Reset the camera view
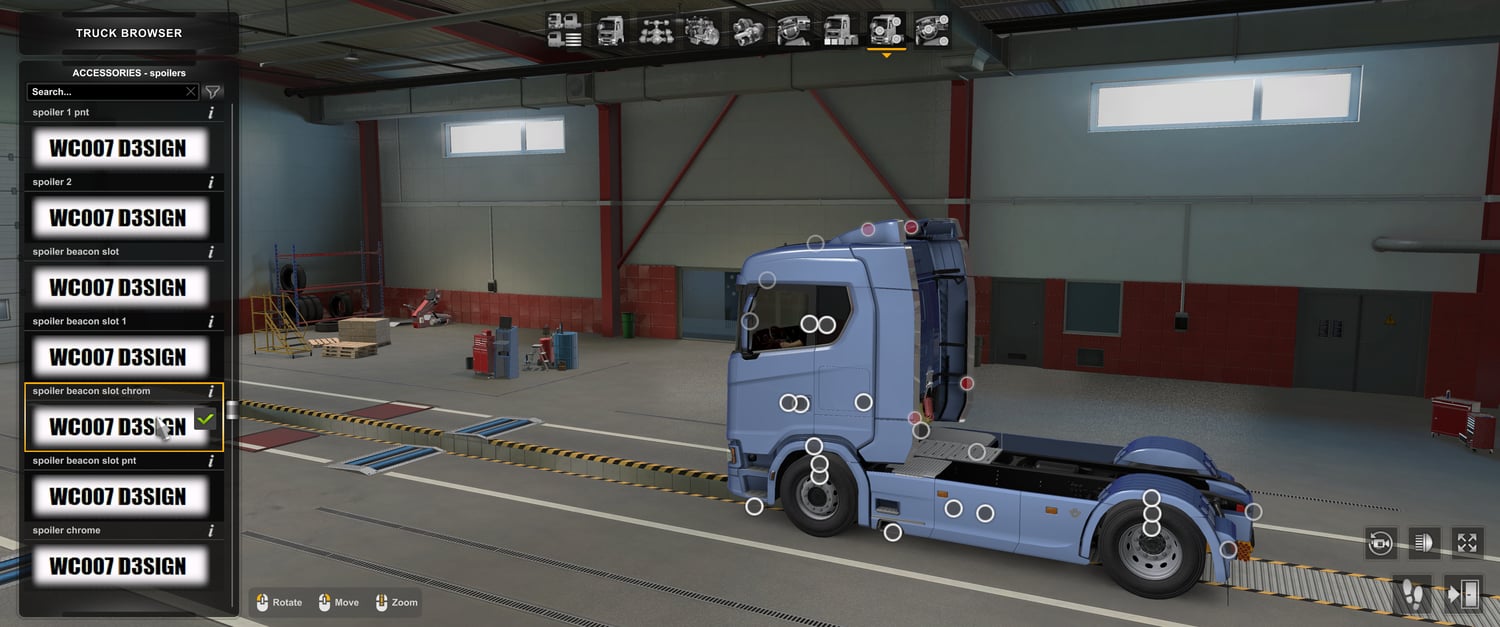The height and width of the screenshot is (627, 1500). tap(1381, 543)
